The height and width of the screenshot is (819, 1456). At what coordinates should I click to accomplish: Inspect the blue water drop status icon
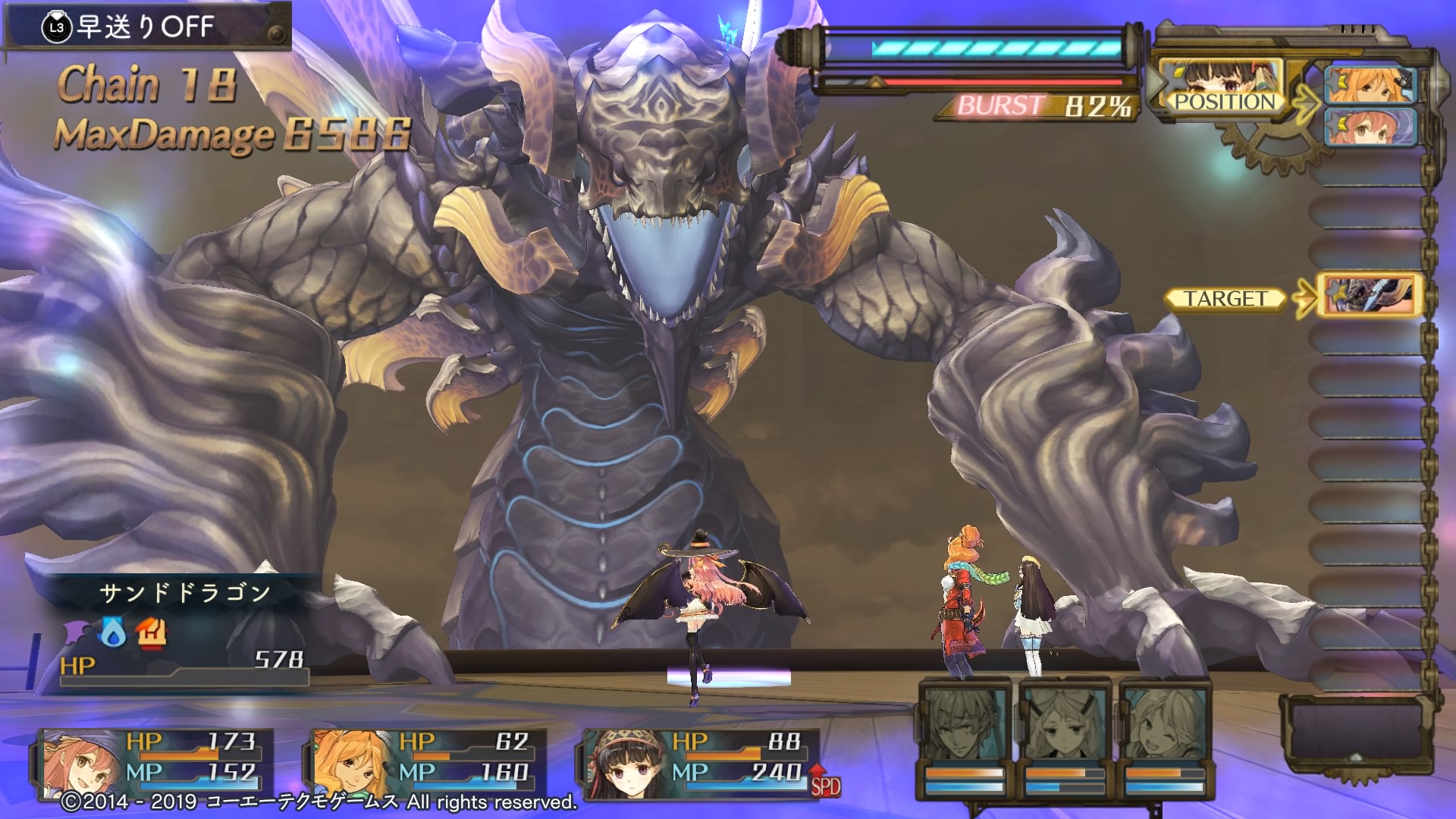click(x=114, y=633)
